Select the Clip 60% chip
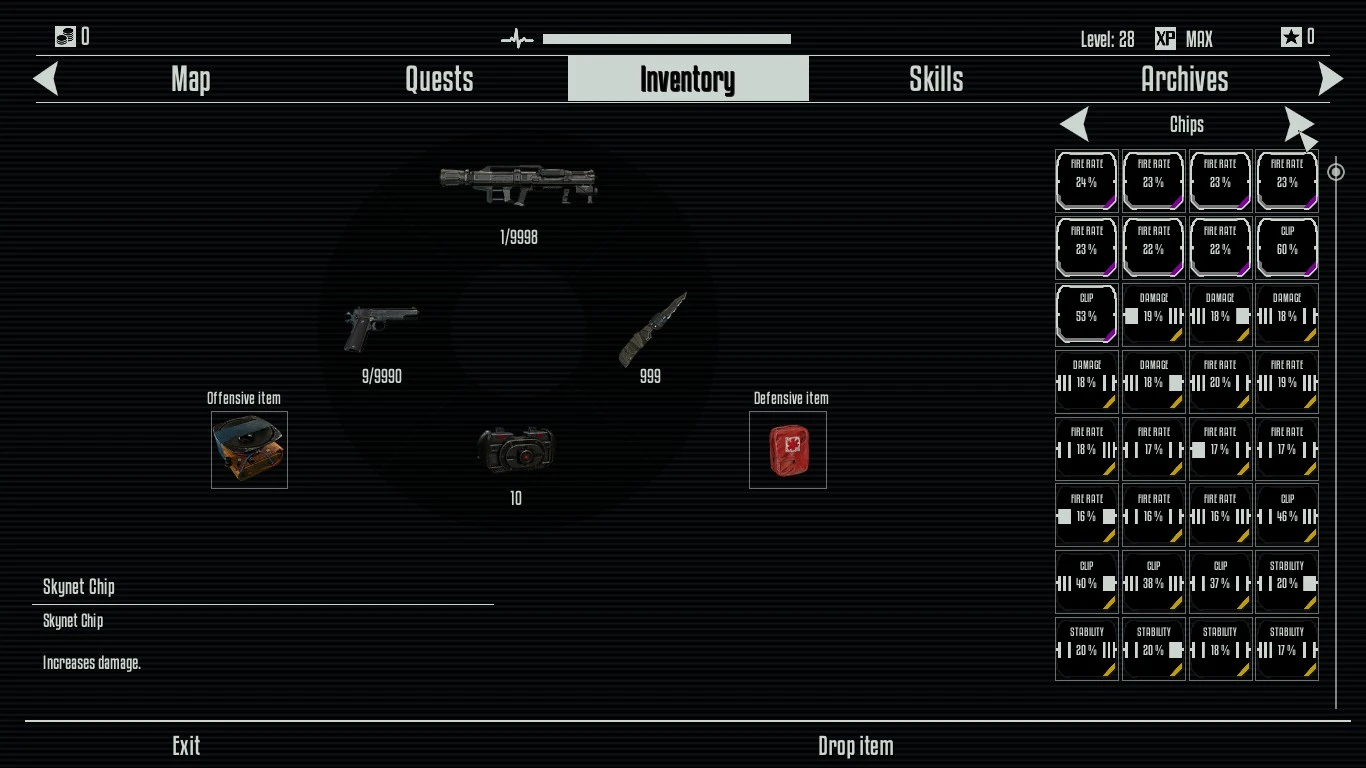Image resolution: width=1366 pixels, height=768 pixels. click(x=1287, y=247)
